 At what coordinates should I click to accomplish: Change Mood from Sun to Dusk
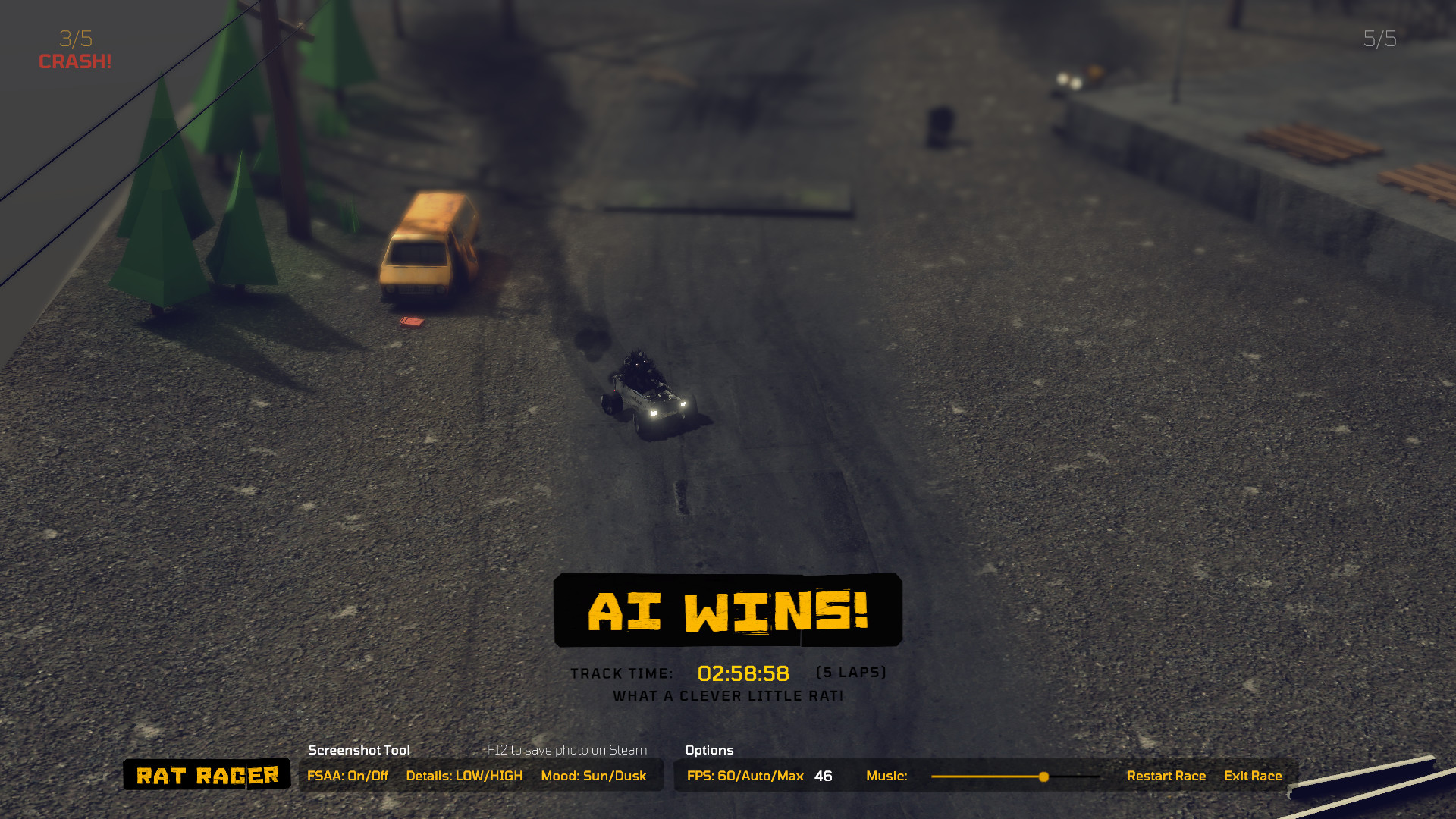coord(594,776)
